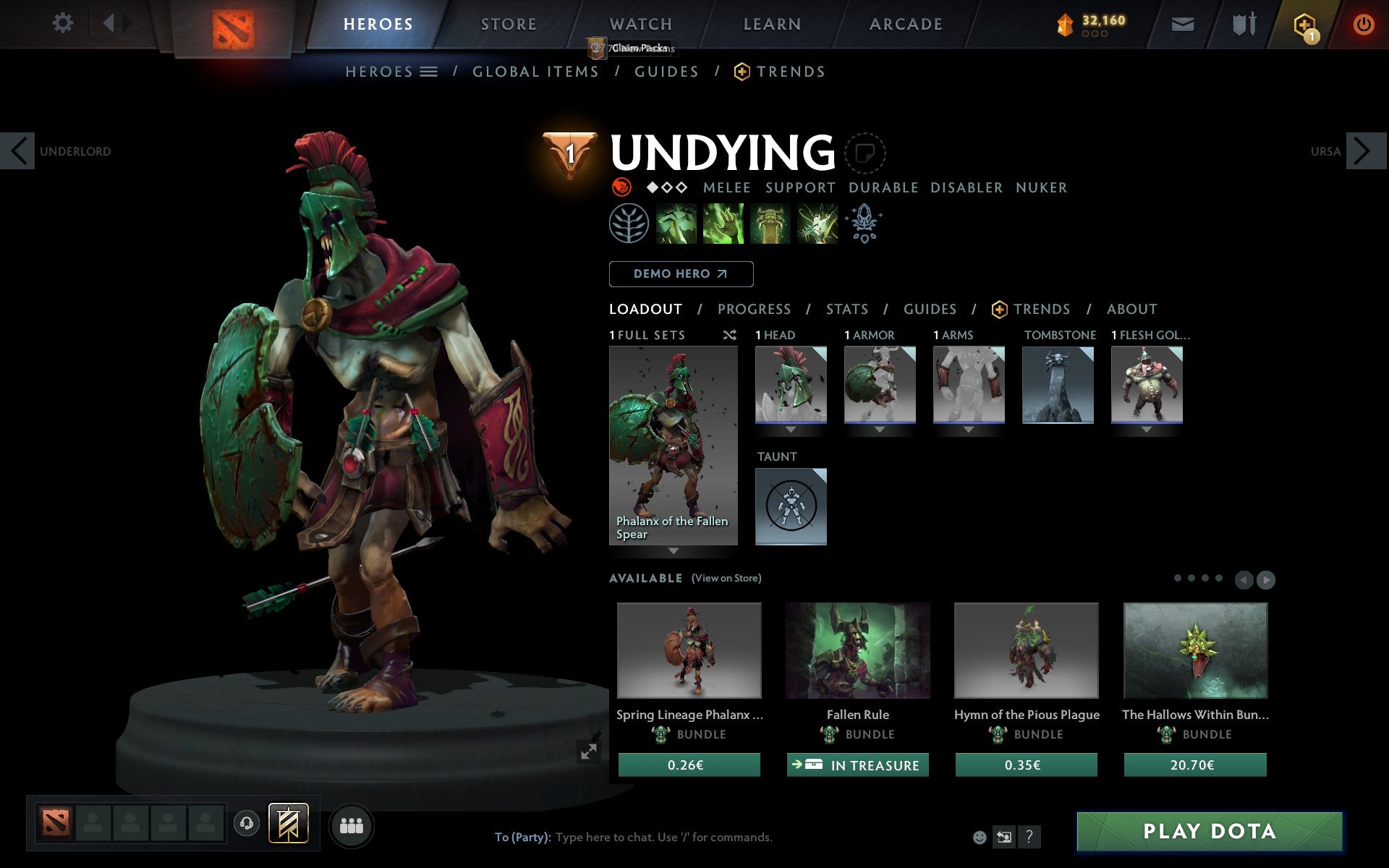Expand the Heroes hamburger menu
Image resolution: width=1389 pixels, height=868 pixels.
428,72
